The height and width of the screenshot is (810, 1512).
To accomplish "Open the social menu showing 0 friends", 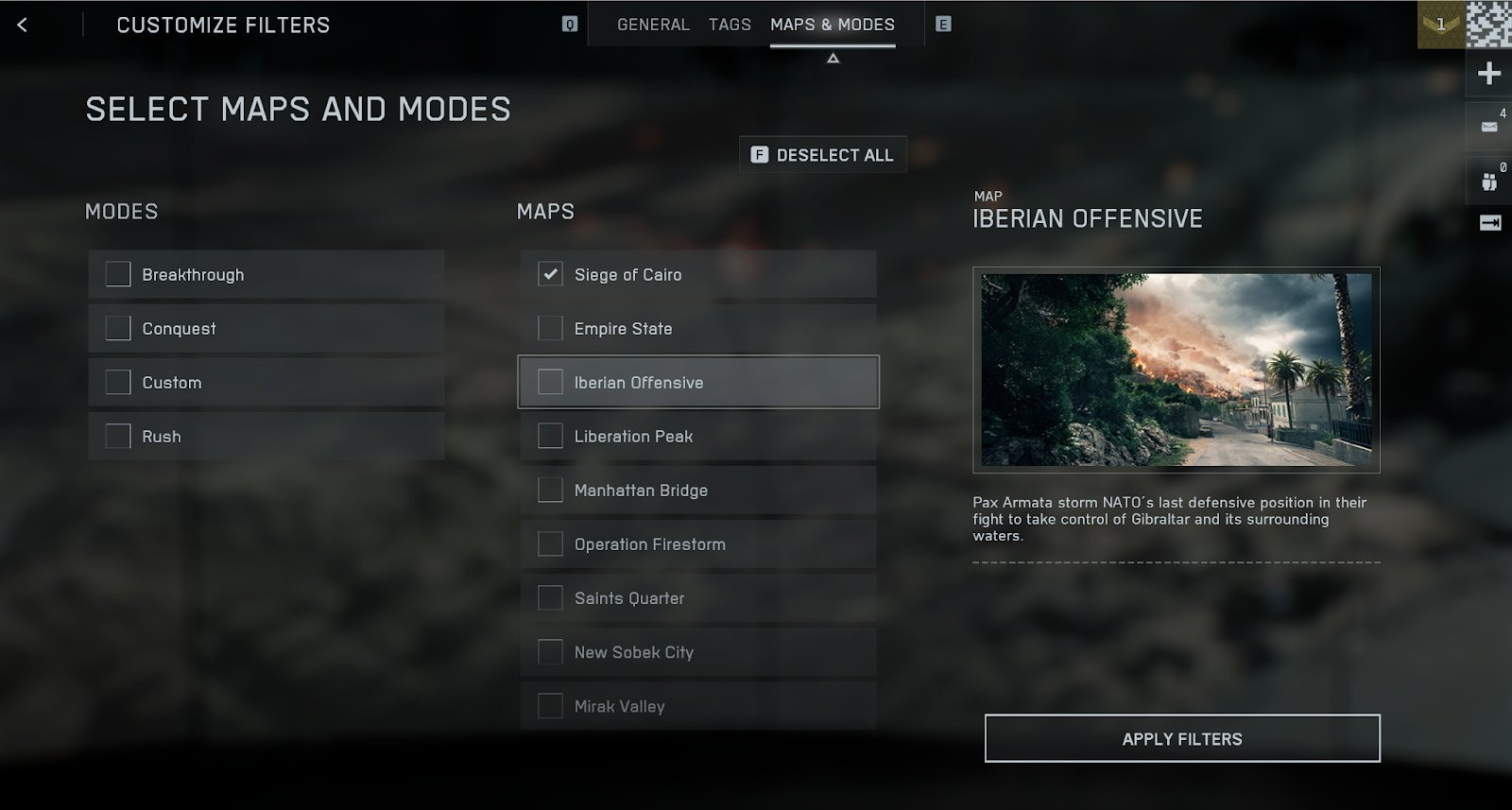I will coord(1490,181).
